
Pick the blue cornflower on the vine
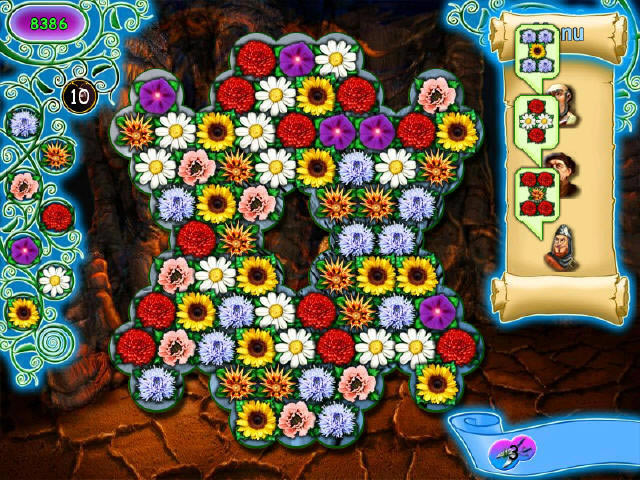(x=22, y=123)
